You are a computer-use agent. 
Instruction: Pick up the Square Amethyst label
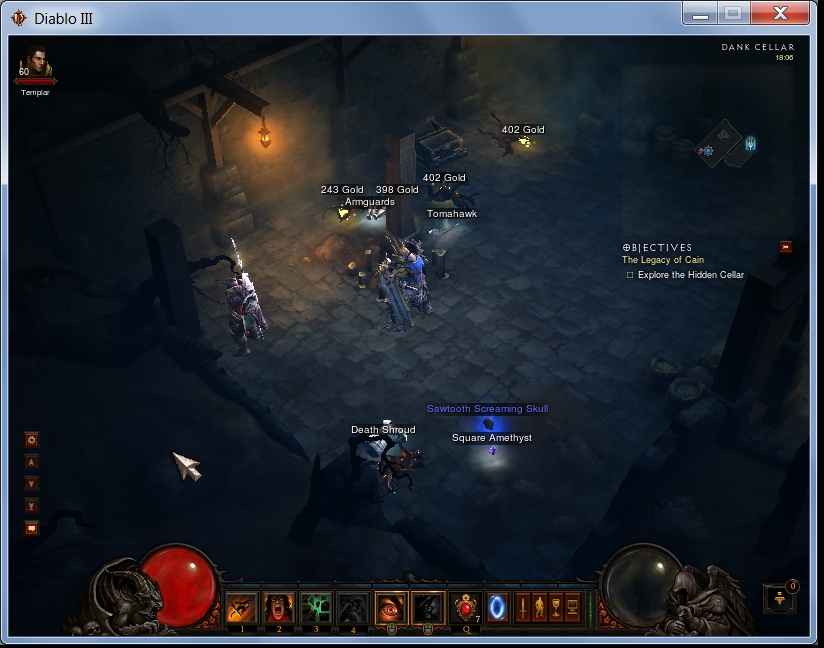point(491,438)
